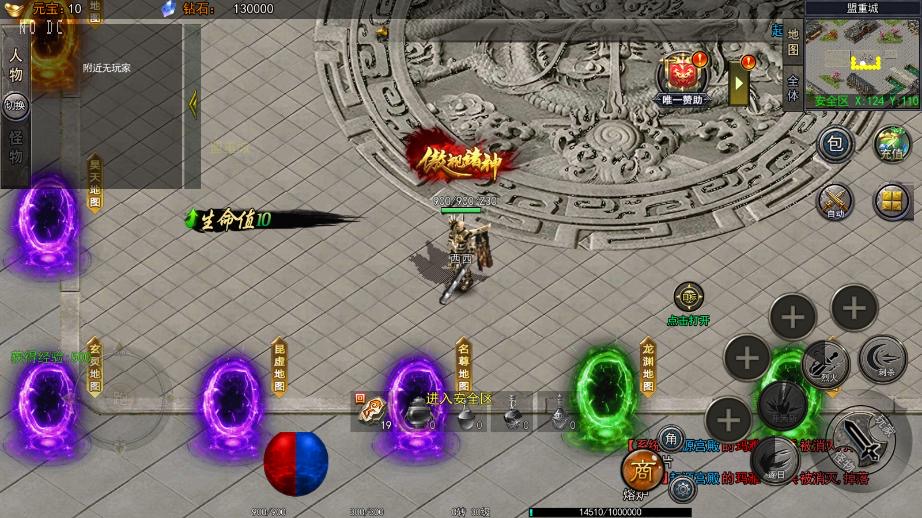
Task: Open the recharge (充值) shop
Action: pyautogui.click(x=892, y=145)
